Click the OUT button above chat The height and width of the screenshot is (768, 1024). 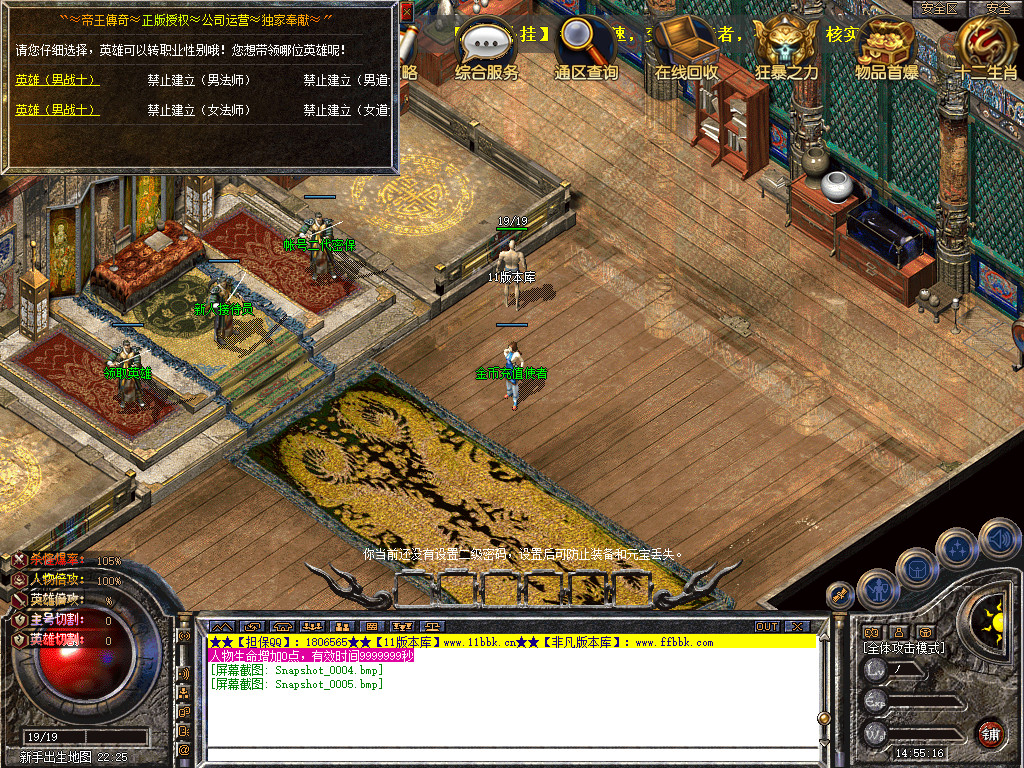point(767,627)
